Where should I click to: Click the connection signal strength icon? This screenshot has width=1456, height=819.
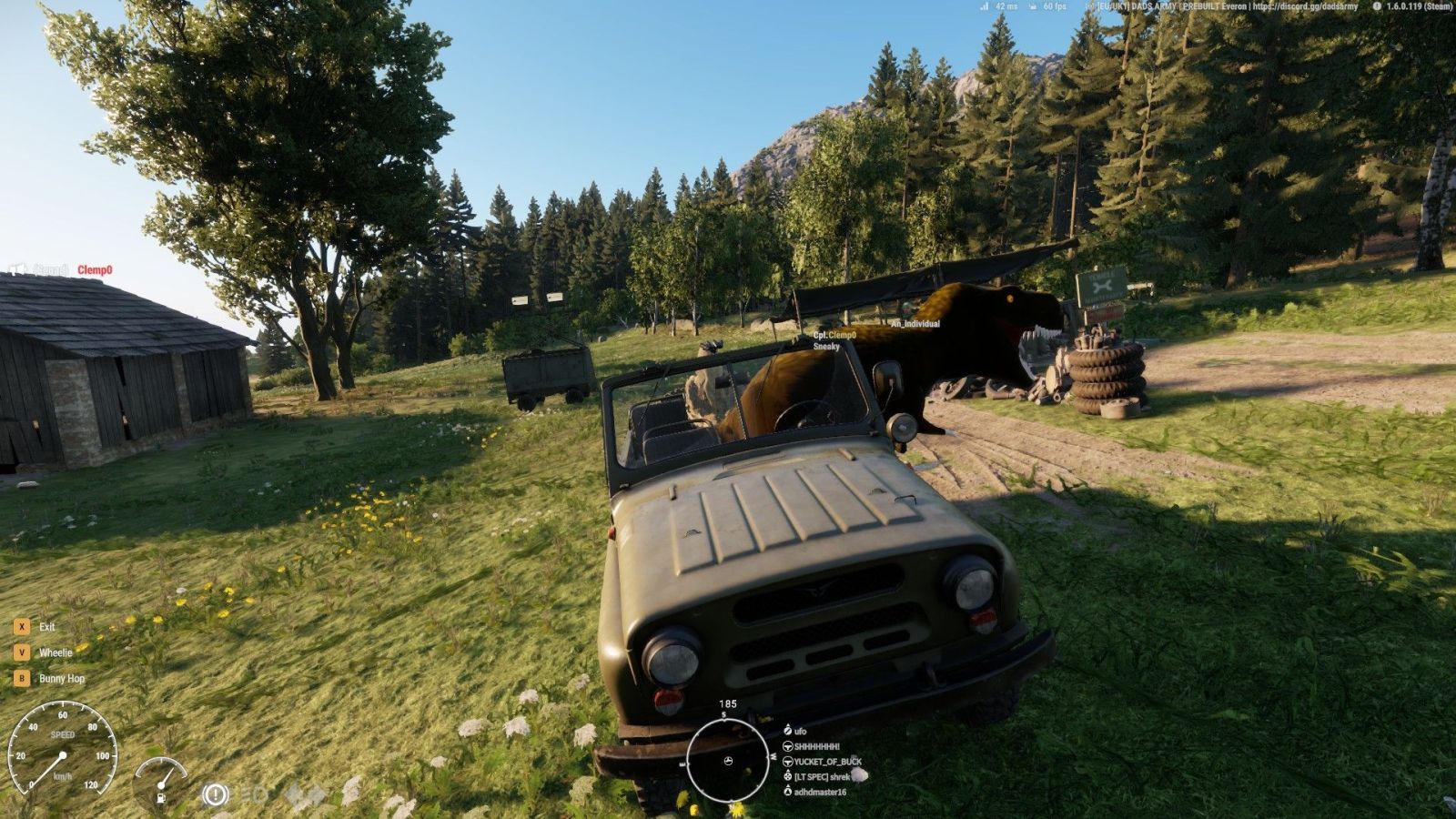(984, 6)
